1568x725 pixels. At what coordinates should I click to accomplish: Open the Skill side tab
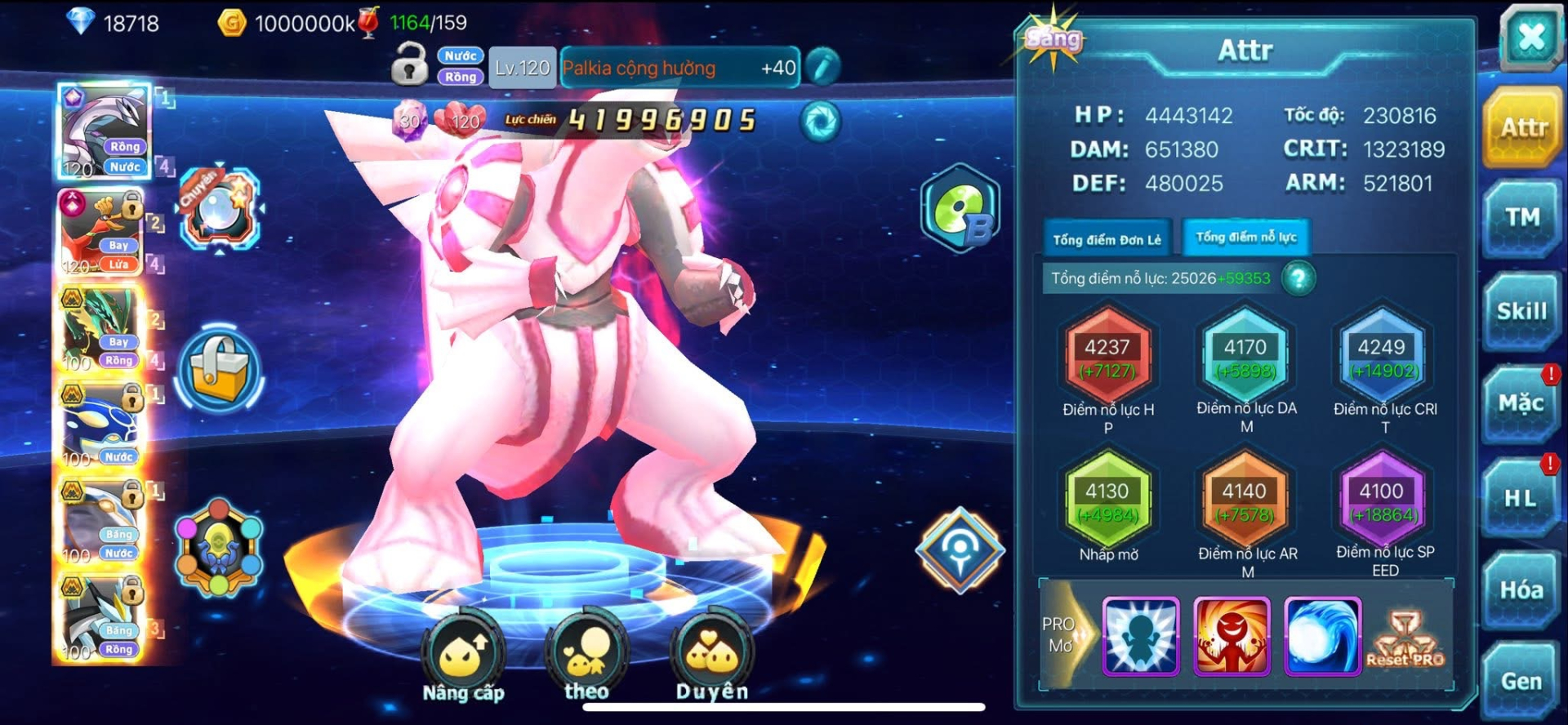[1522, 312]
